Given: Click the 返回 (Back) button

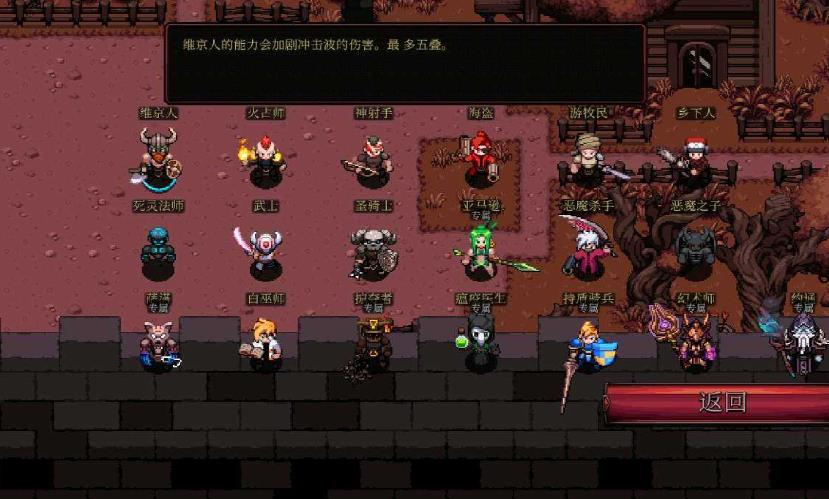Looking at the screenshot, I should tap(722, 403).
